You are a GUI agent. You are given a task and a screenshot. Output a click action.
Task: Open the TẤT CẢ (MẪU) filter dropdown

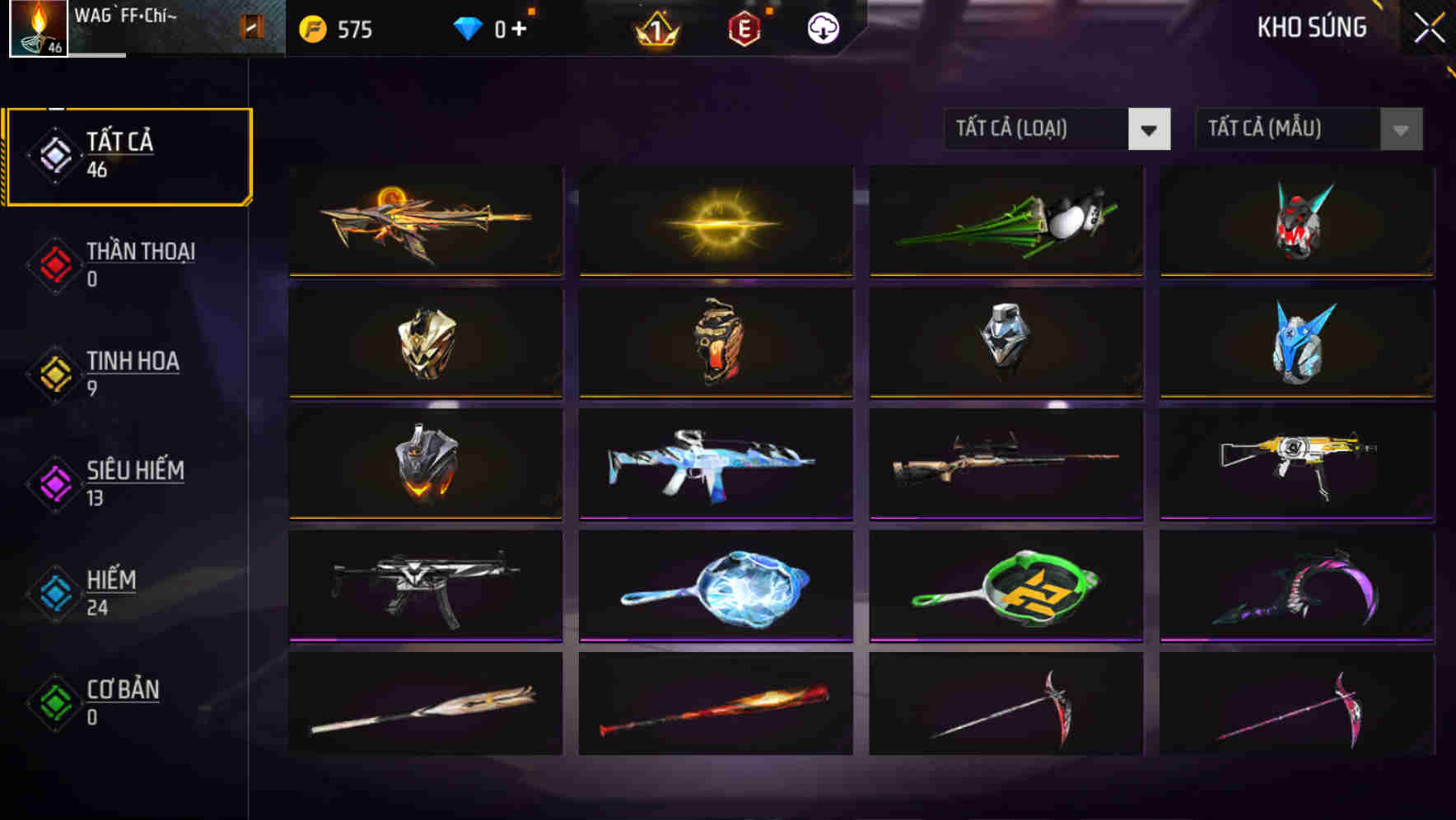tap(1289, 129)
